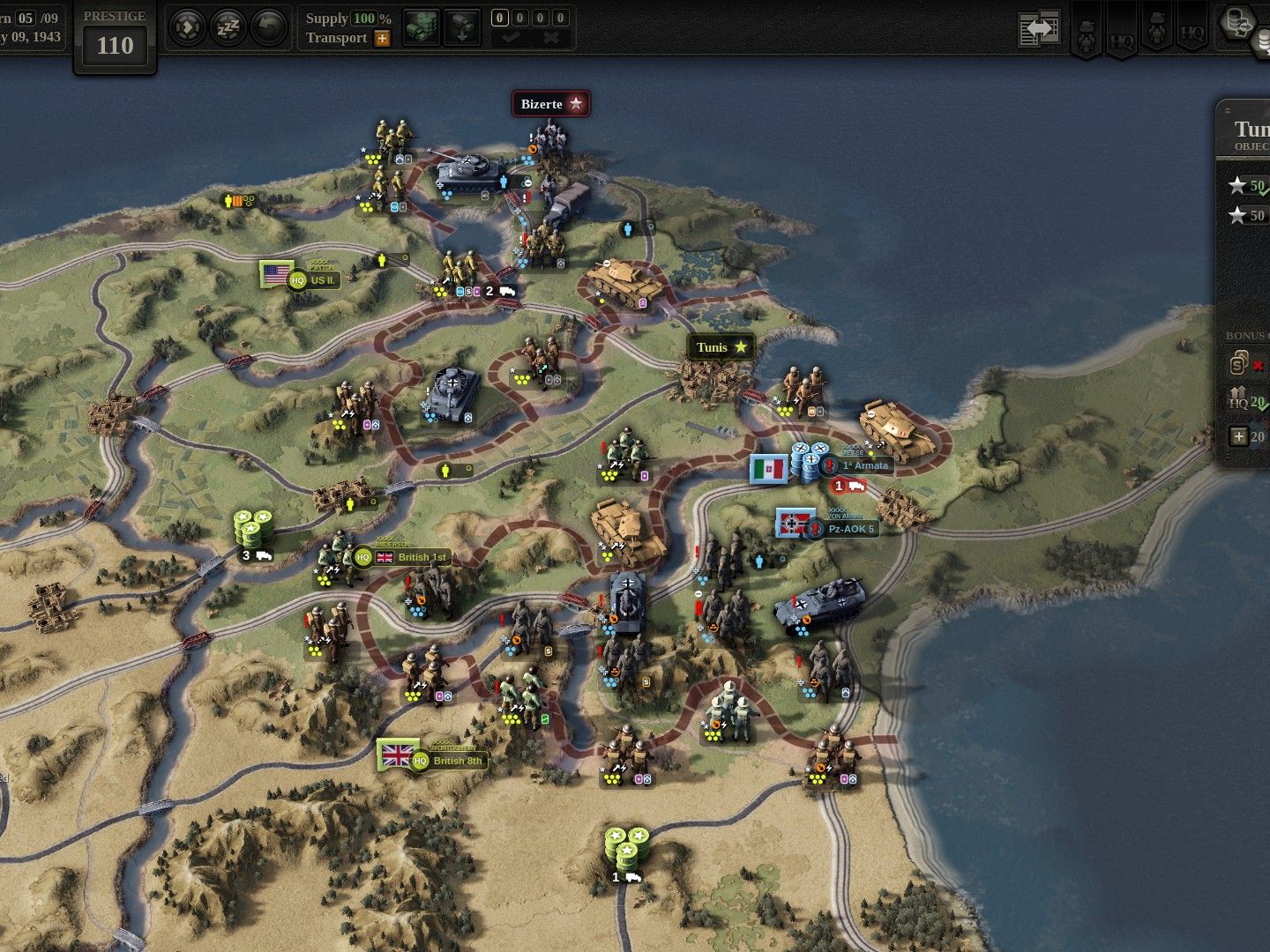
Task: Click the leftmost round unit-cycle button in toolbar
Action: 188,26
